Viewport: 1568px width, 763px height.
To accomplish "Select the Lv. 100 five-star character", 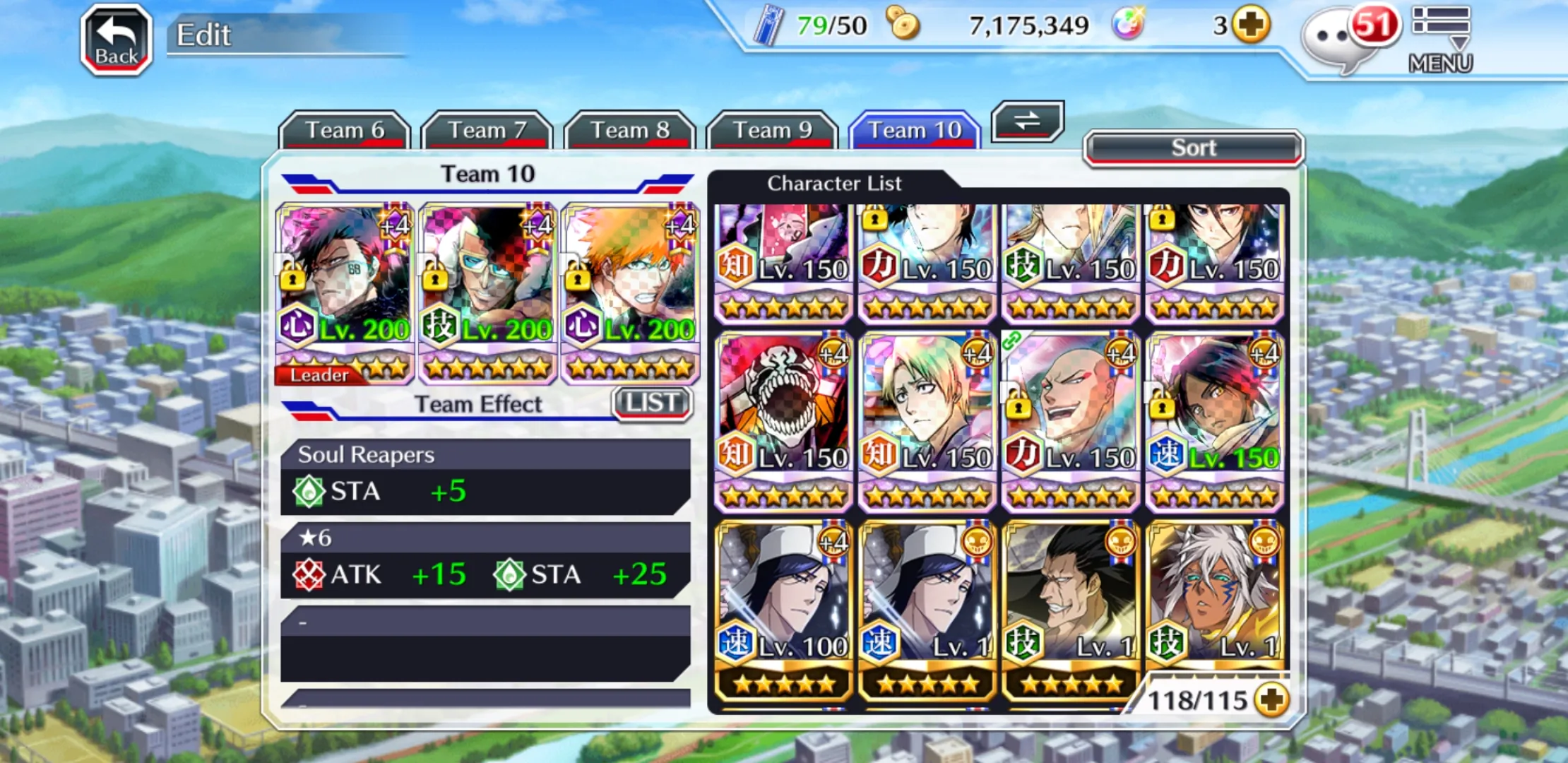I will (x=783, y=609).
